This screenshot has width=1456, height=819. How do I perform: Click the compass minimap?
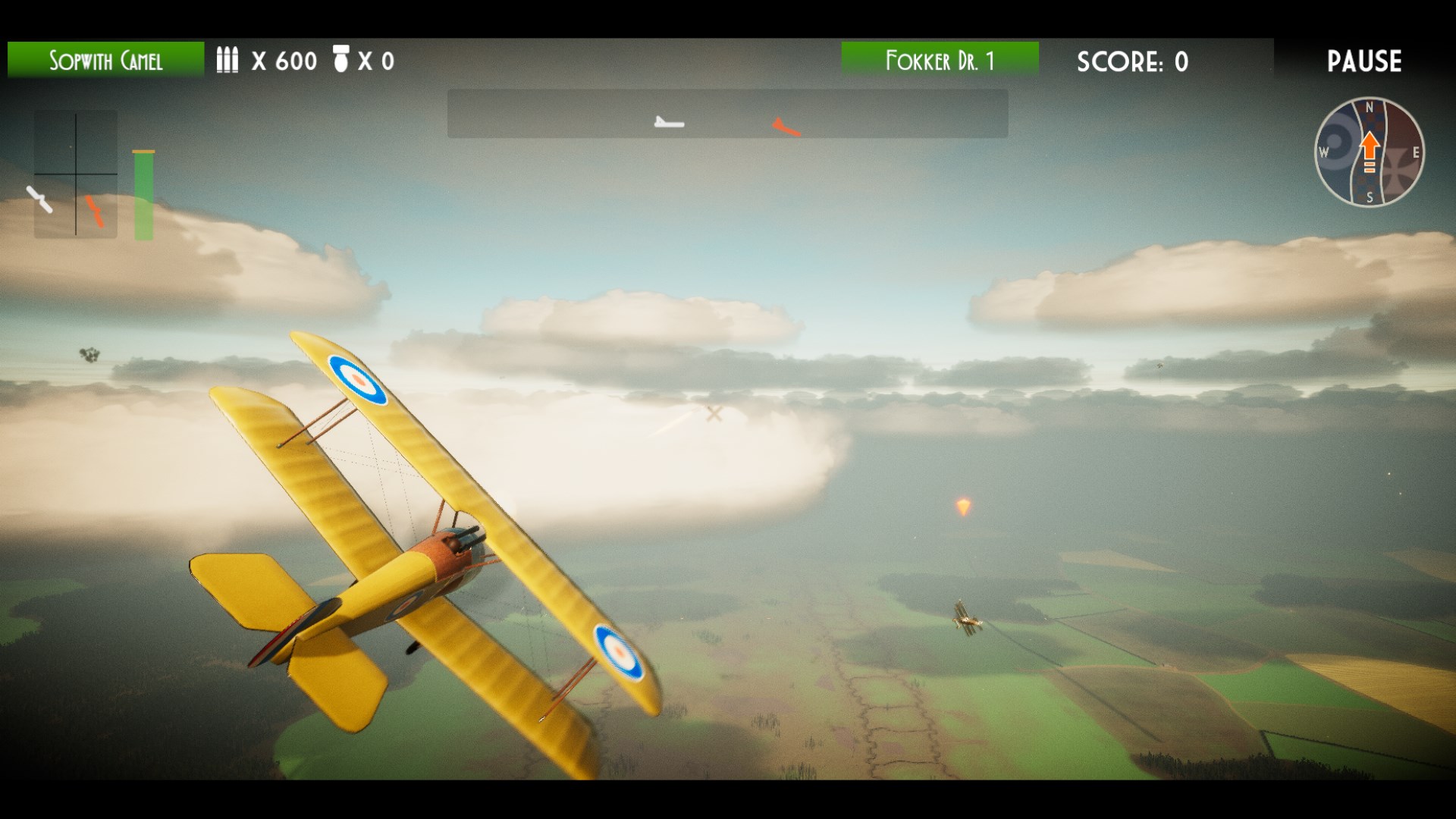[1369, 152]
